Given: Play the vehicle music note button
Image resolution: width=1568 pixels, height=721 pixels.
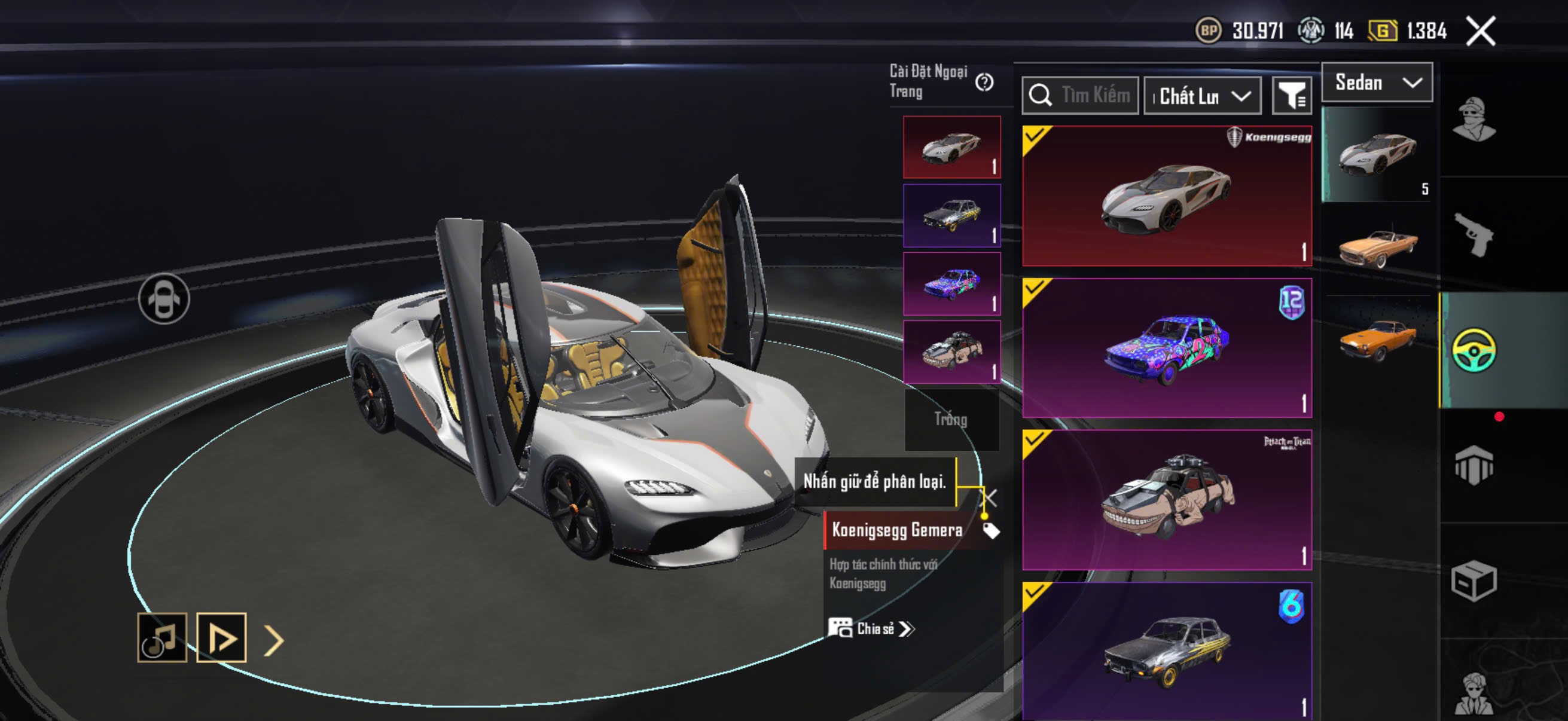Looking at the screenshot, I should click(x=162, y=637).
